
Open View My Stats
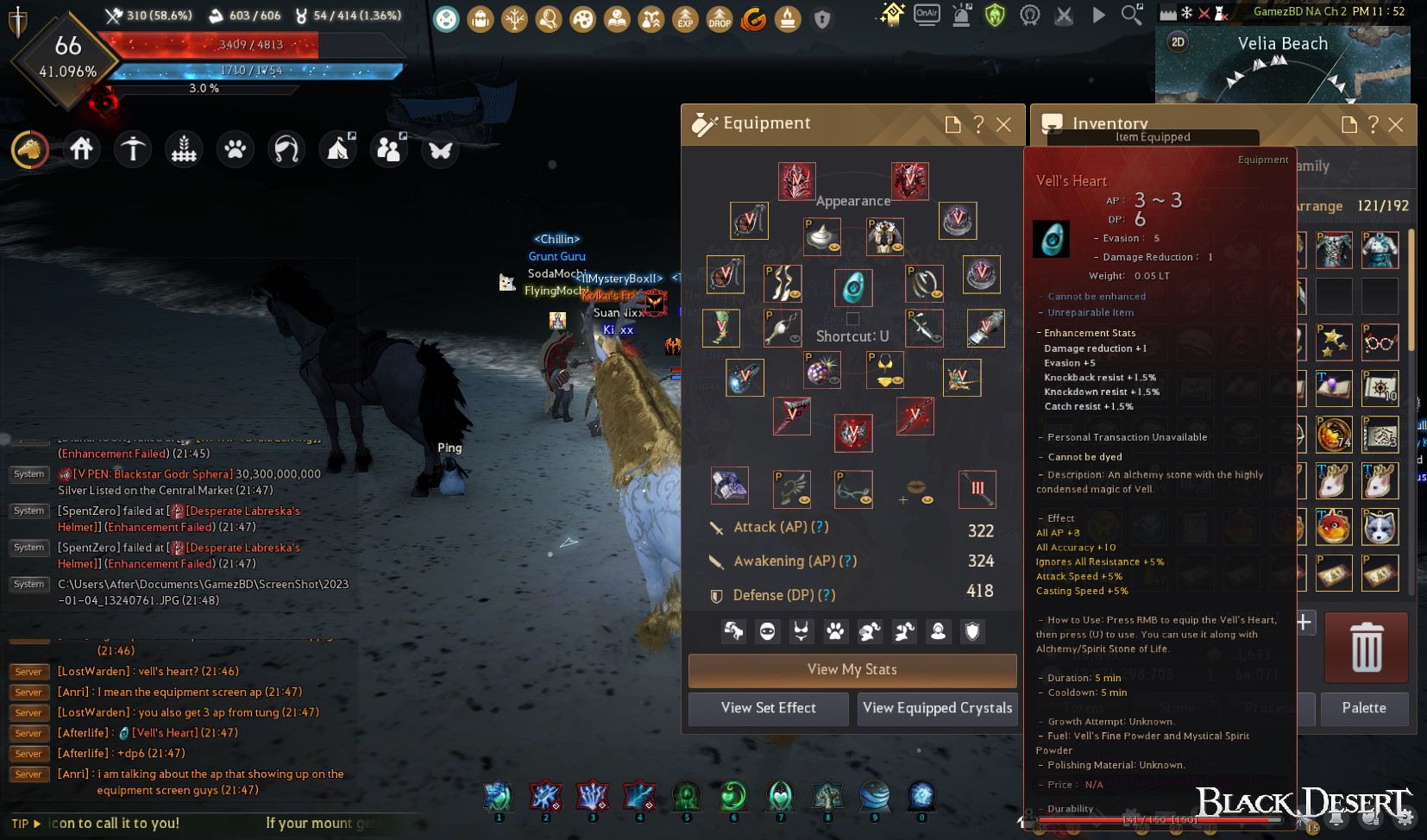click(852, 670)
